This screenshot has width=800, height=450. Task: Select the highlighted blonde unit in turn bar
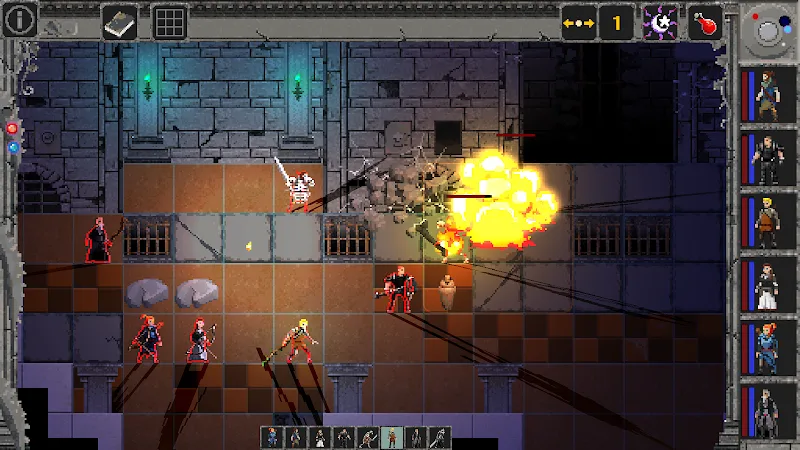click(393, 437)
